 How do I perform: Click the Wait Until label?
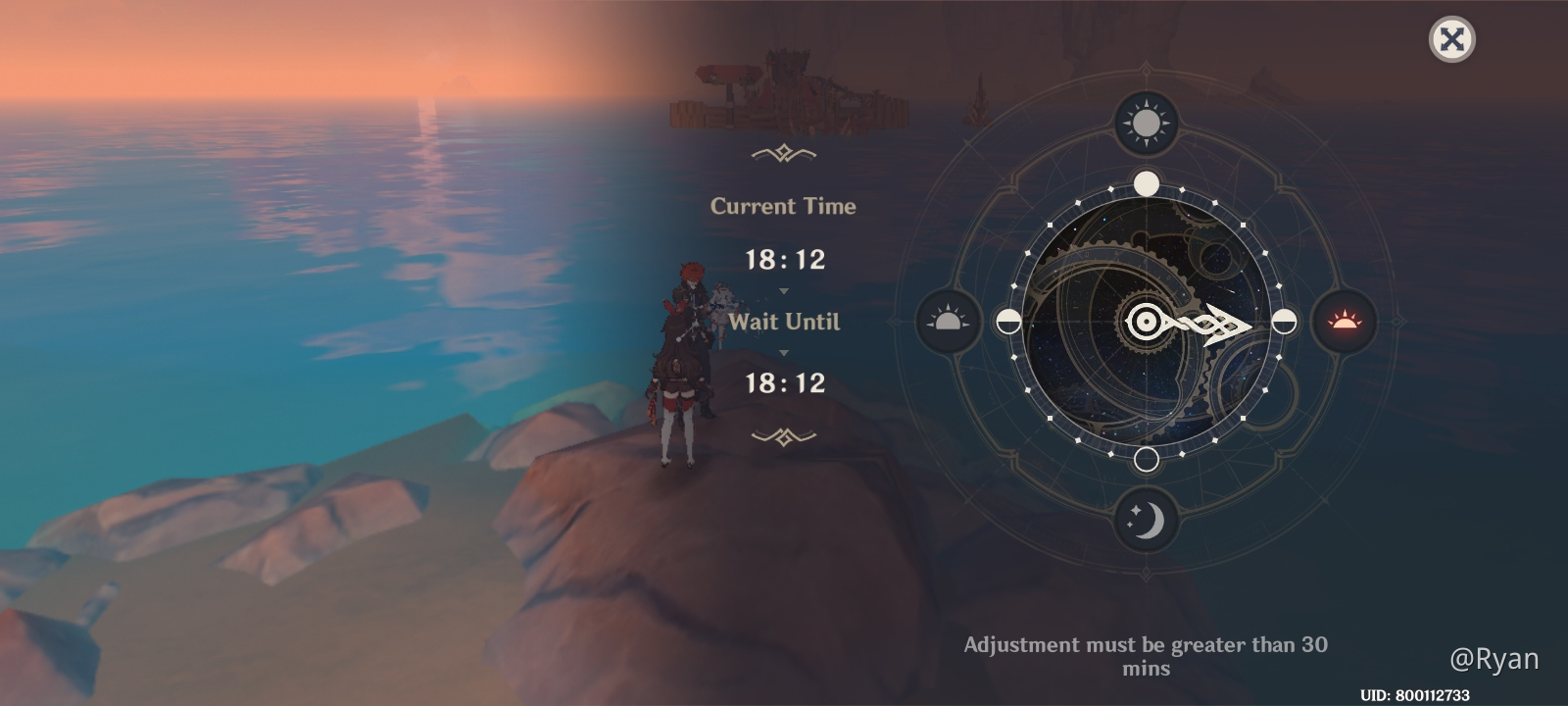[784, 323]
